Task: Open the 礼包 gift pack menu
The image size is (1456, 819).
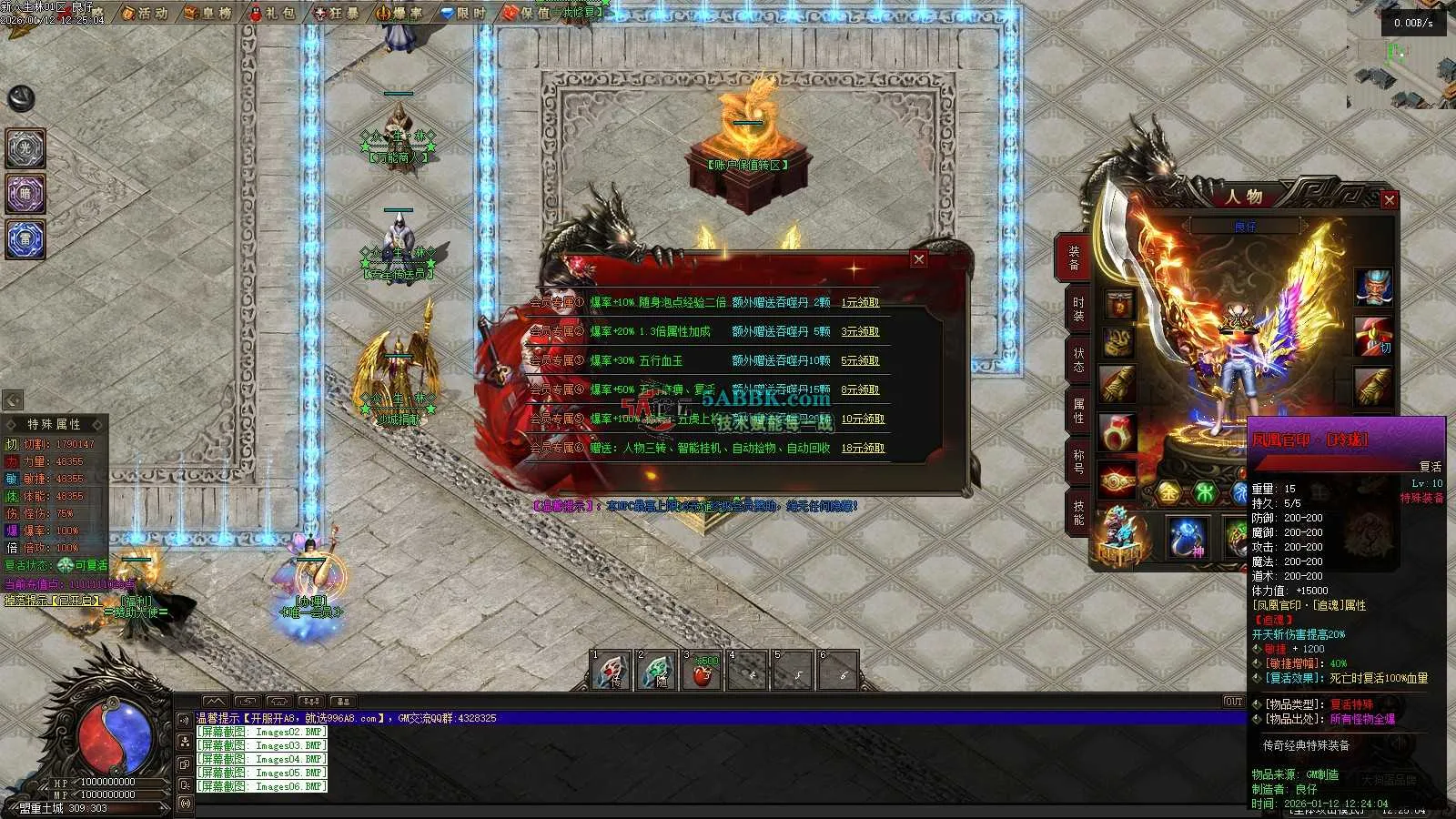Action: (x=273, y=13)
